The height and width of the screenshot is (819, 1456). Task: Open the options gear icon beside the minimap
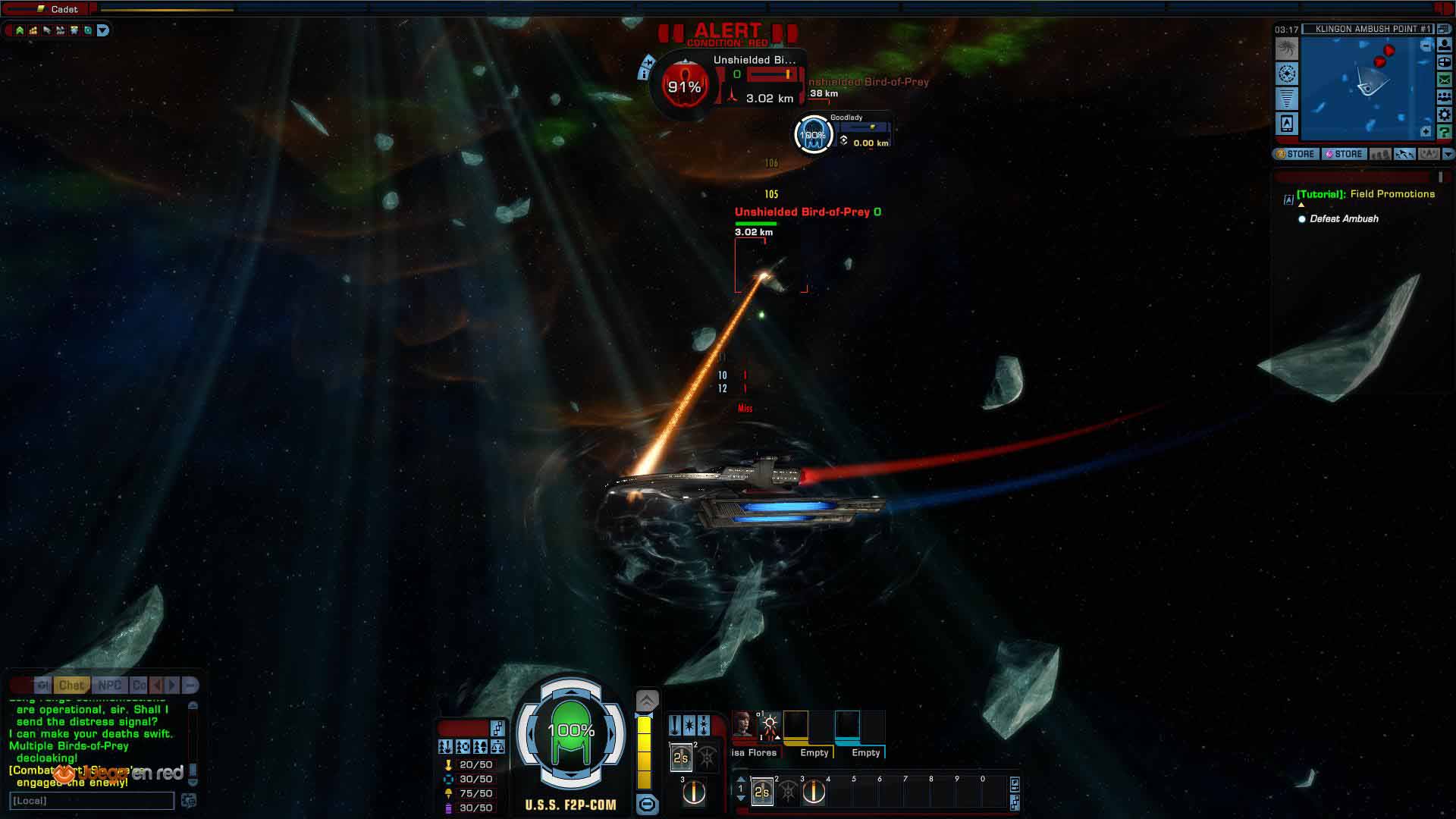pyautogui.click(x=1445, y=115)
